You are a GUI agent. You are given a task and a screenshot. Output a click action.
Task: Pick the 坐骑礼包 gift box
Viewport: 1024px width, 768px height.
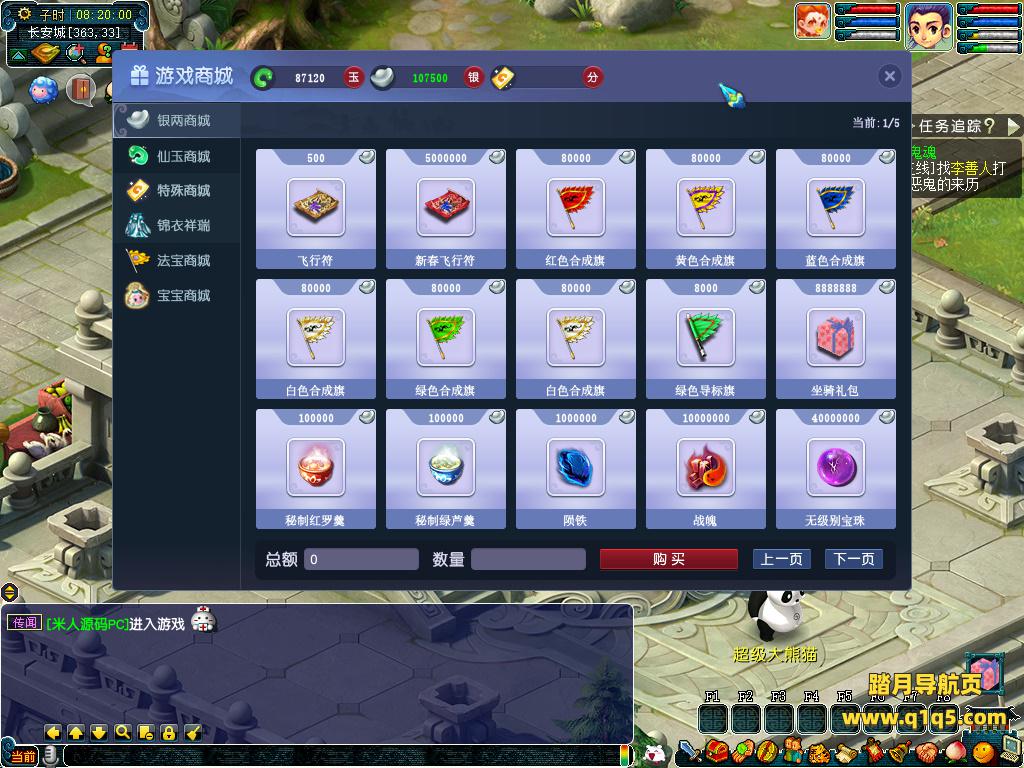pyautogui.click(x=836, y=338)
